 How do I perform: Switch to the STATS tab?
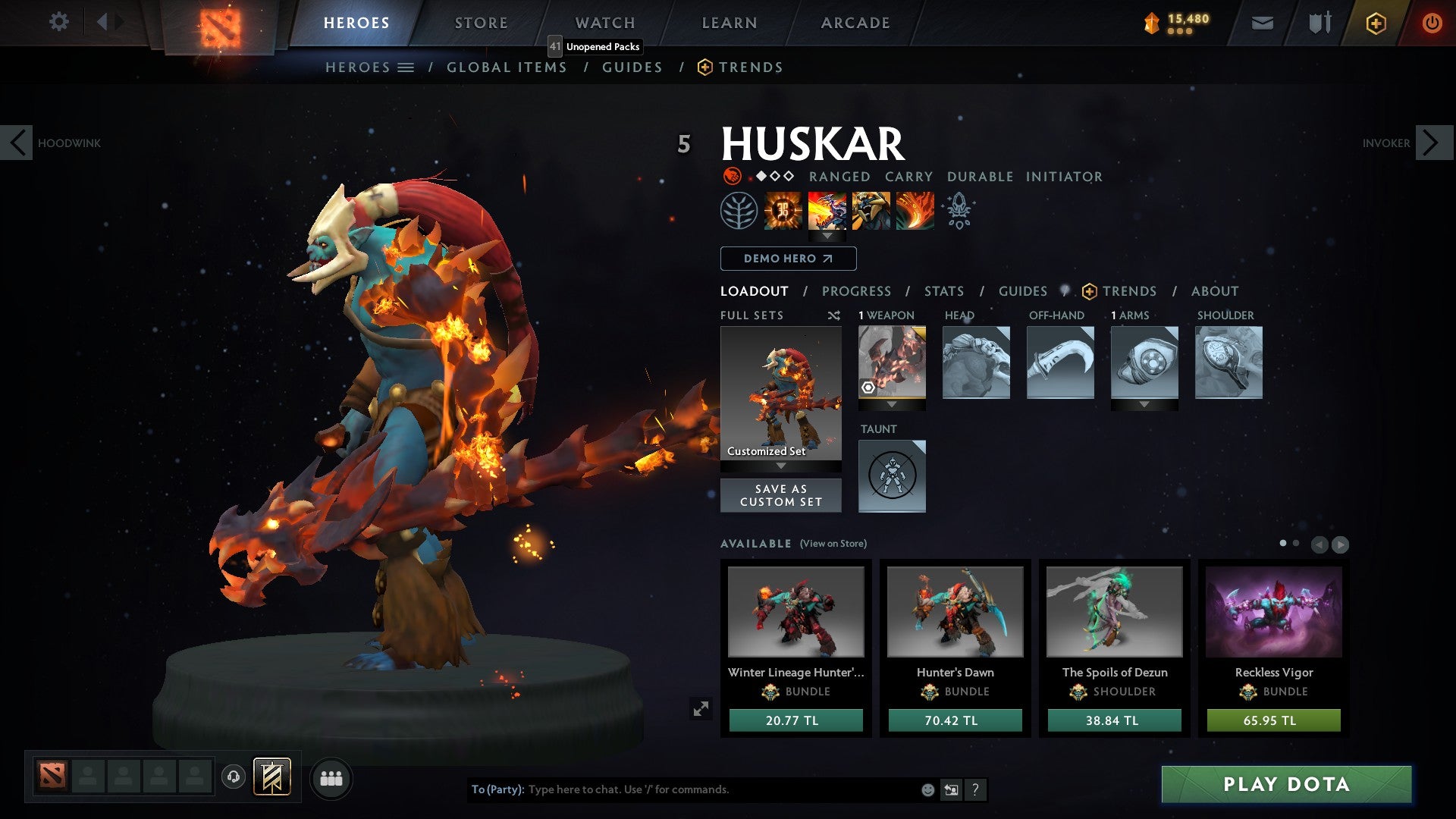(x=943, y=290)
